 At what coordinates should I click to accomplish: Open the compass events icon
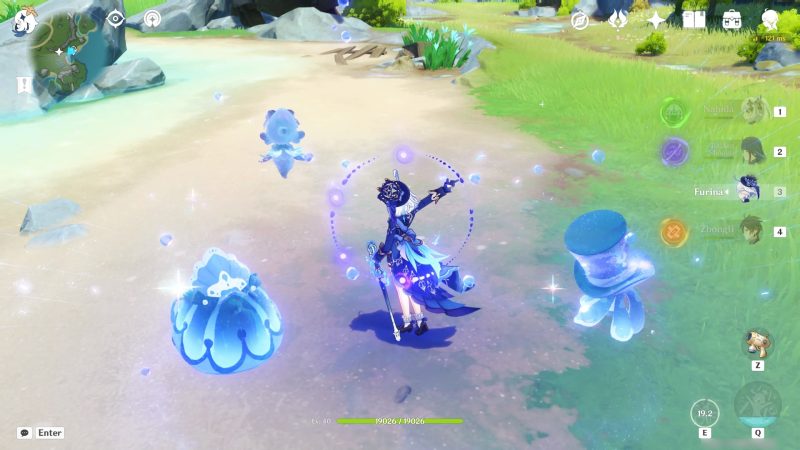pyautogui.click(x=580, y=20)
